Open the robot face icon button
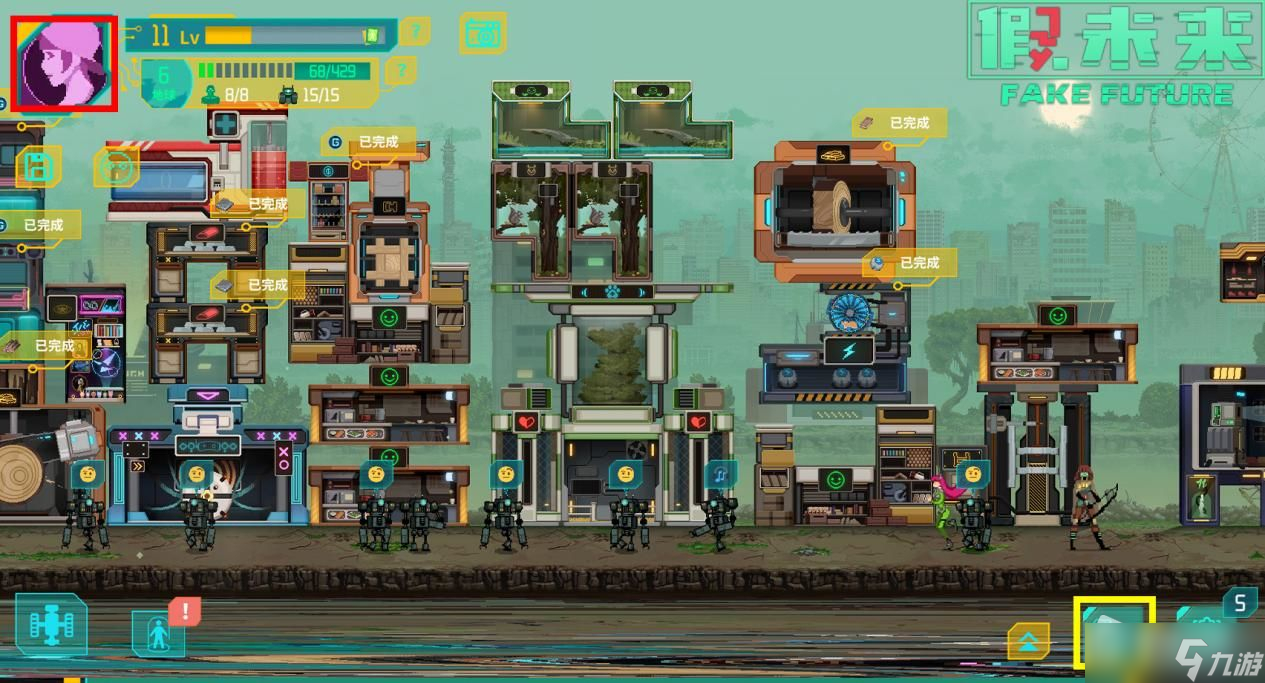The width and height of the screenshot is (1265, 683). click(117, 167)
